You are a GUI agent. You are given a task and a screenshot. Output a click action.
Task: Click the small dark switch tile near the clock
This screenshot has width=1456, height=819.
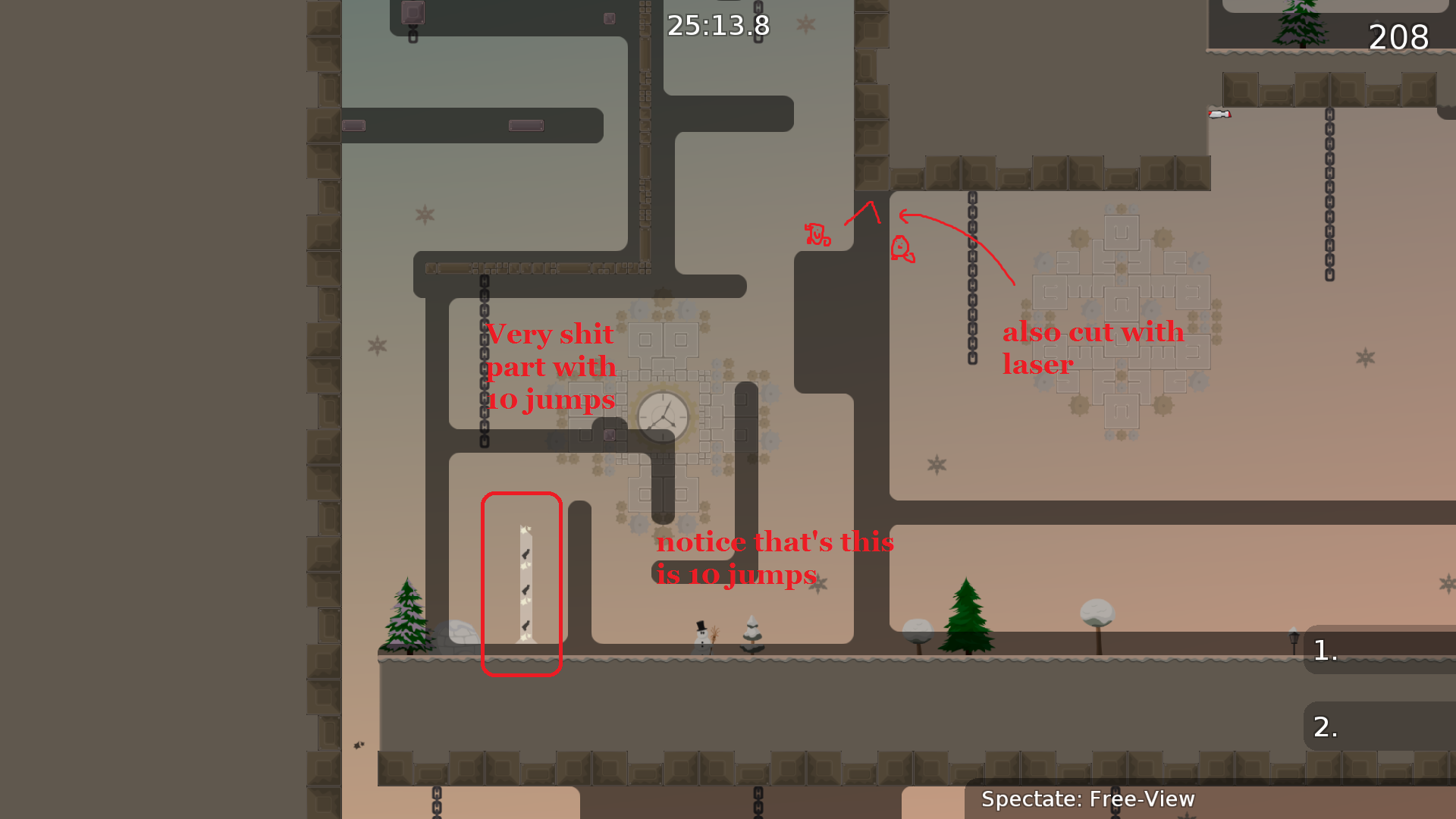(x=610, y=435)
